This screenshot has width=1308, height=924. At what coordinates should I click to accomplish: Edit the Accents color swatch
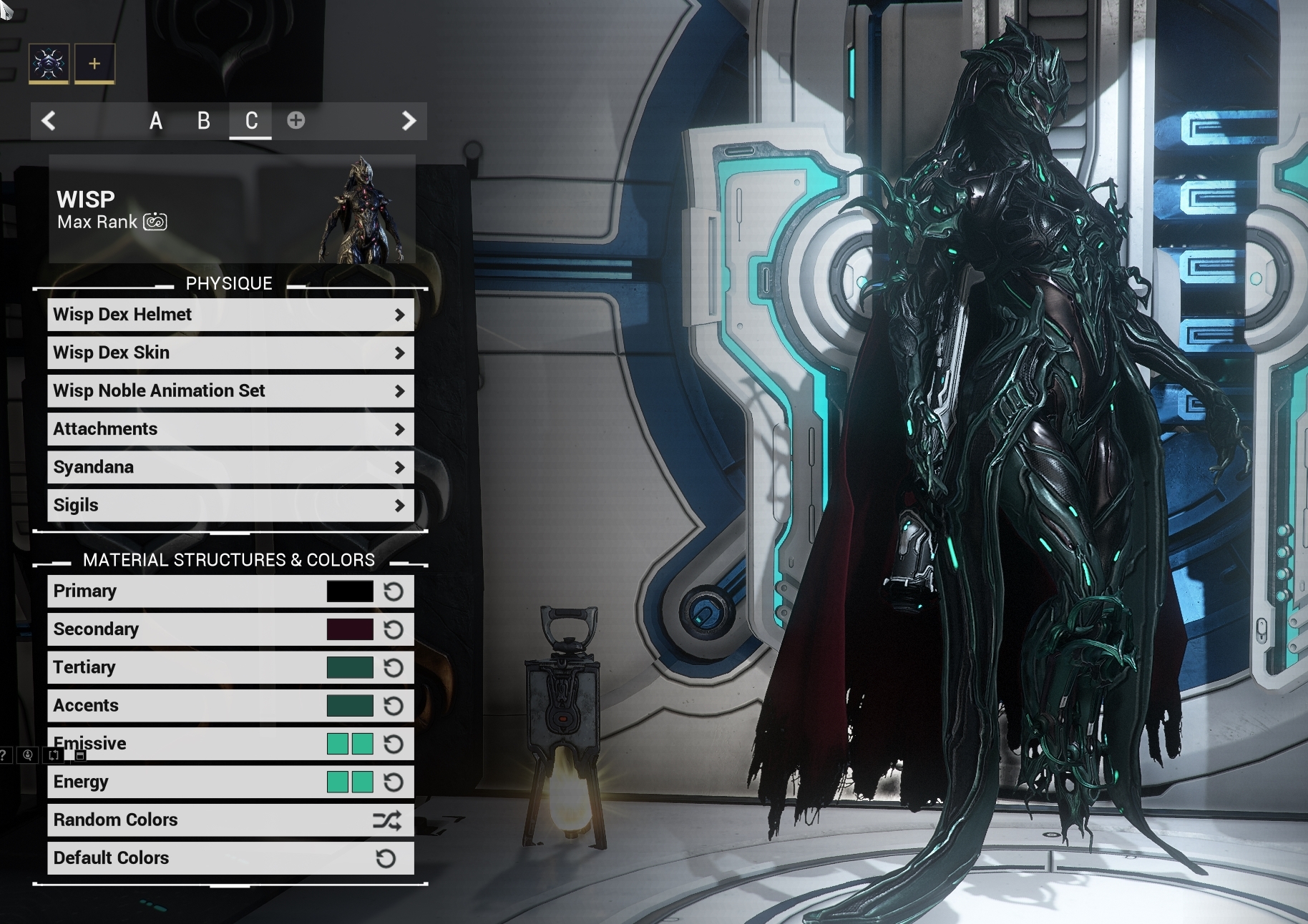point(350,706)
